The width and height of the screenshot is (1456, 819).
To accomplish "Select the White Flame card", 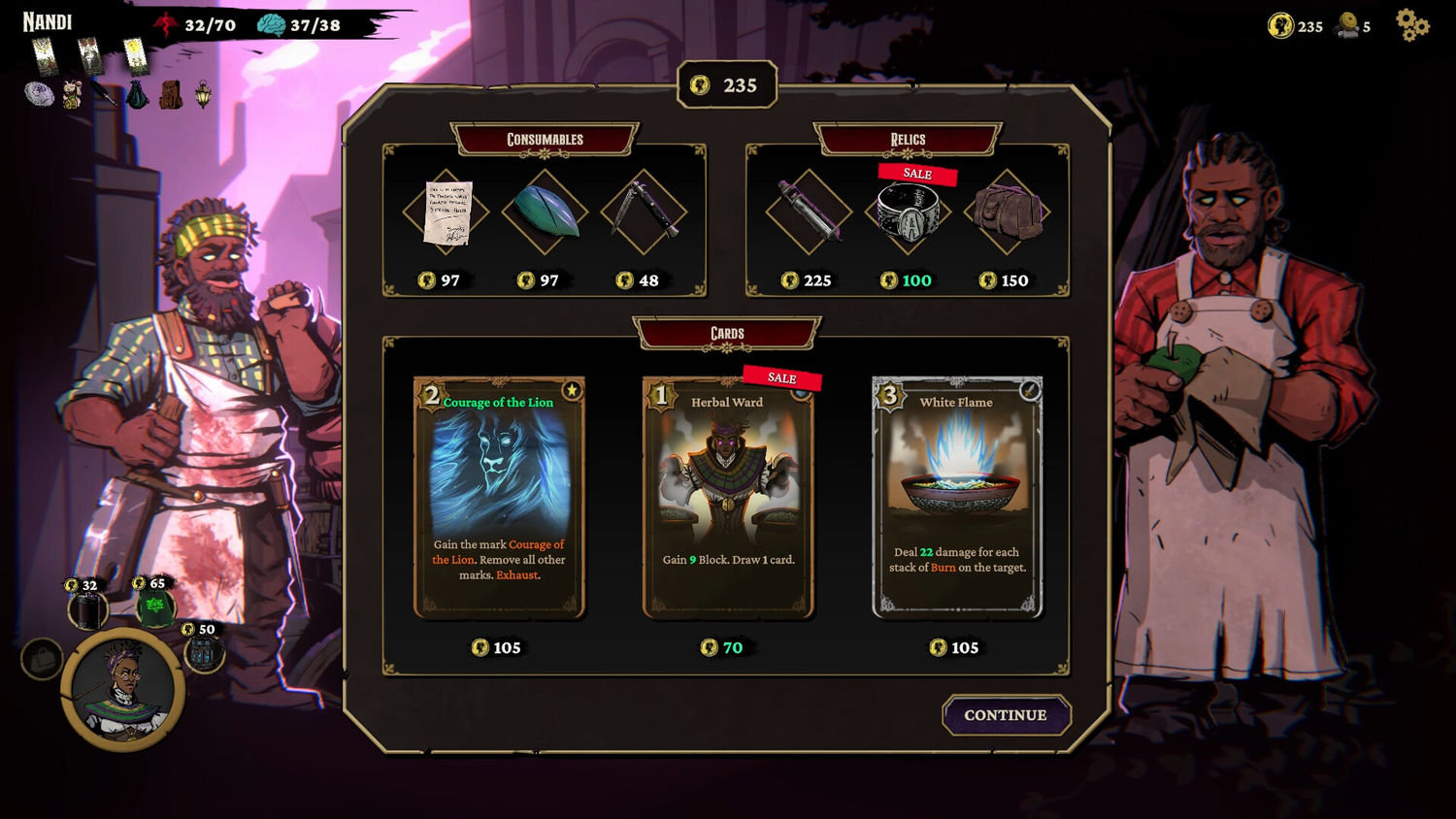I will click(957, 497).
